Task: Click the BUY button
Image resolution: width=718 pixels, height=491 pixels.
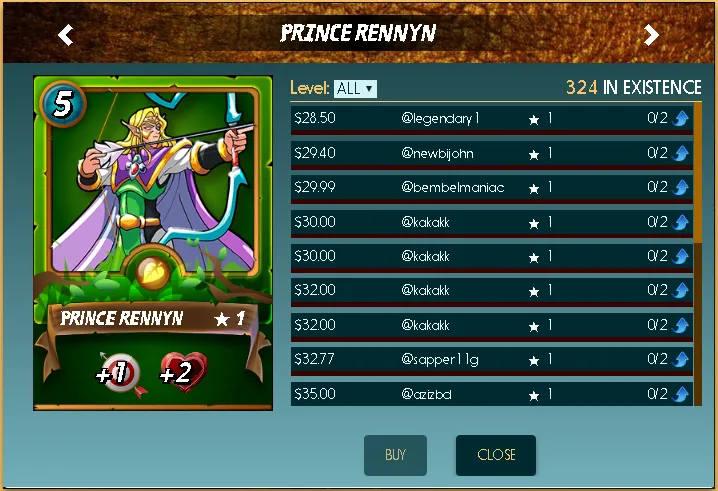Action: (x=395, y=455)
